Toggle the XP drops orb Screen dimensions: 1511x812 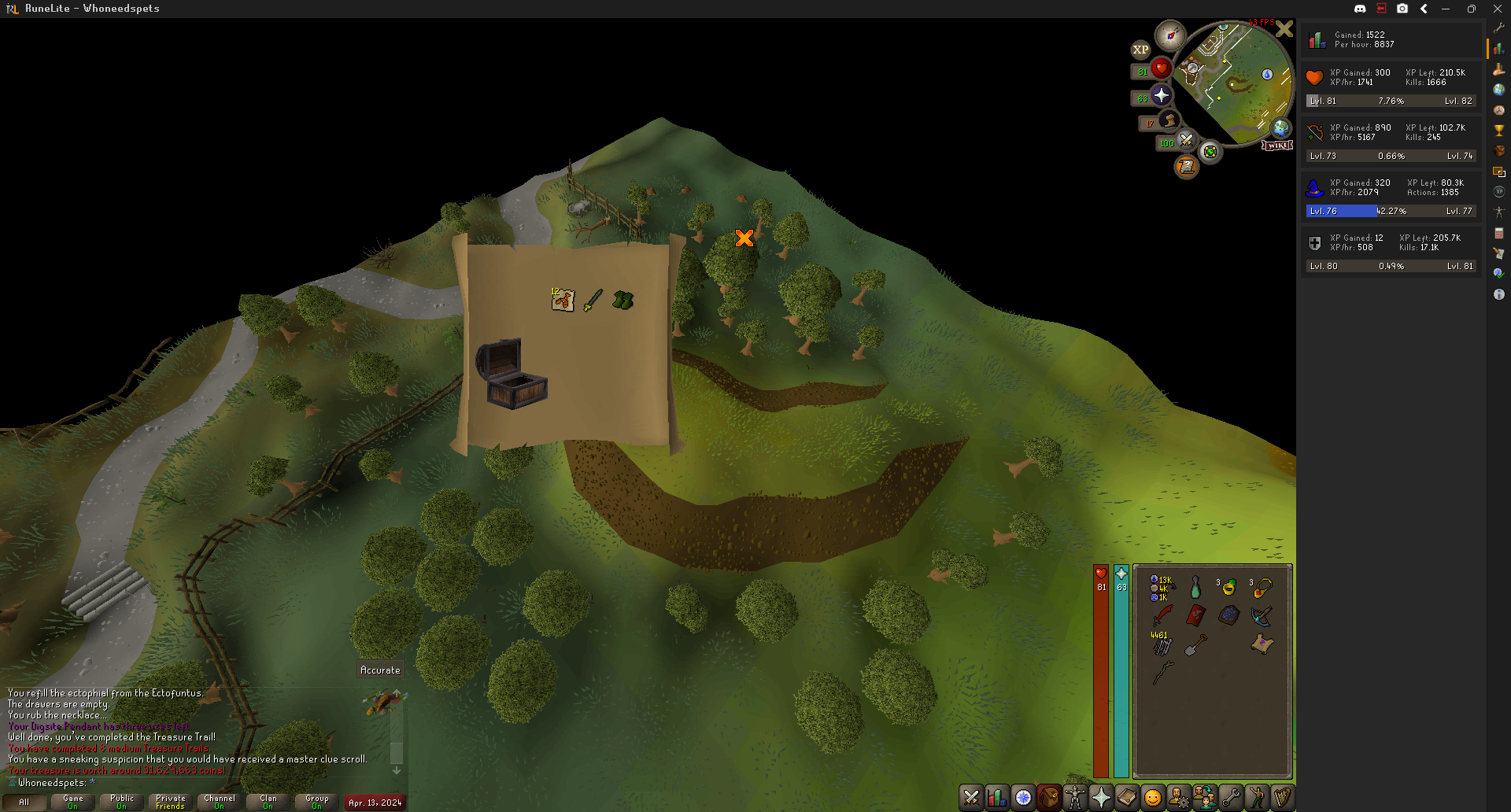1140,50
